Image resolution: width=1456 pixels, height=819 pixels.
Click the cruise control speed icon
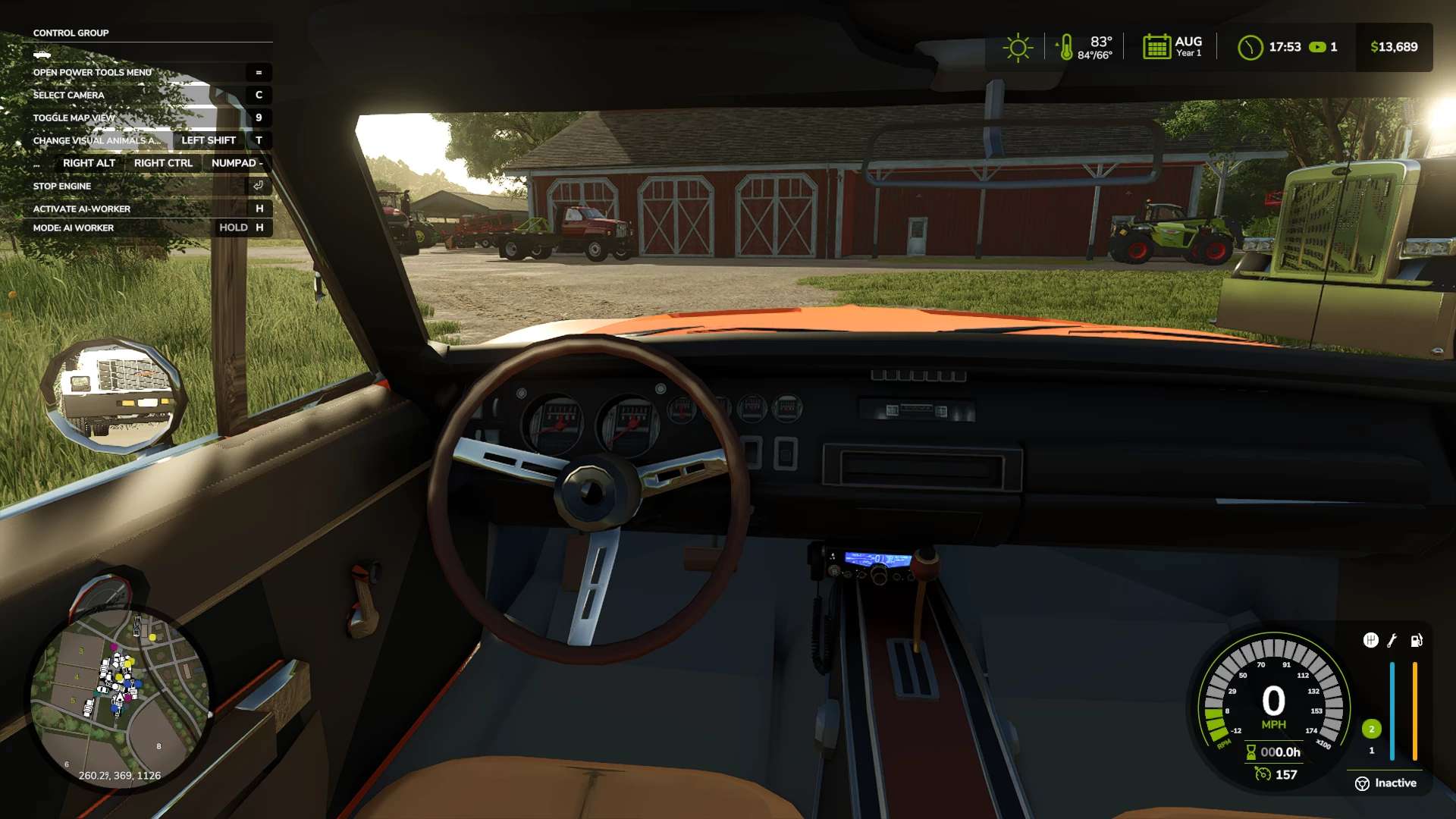click(1263, 774)
